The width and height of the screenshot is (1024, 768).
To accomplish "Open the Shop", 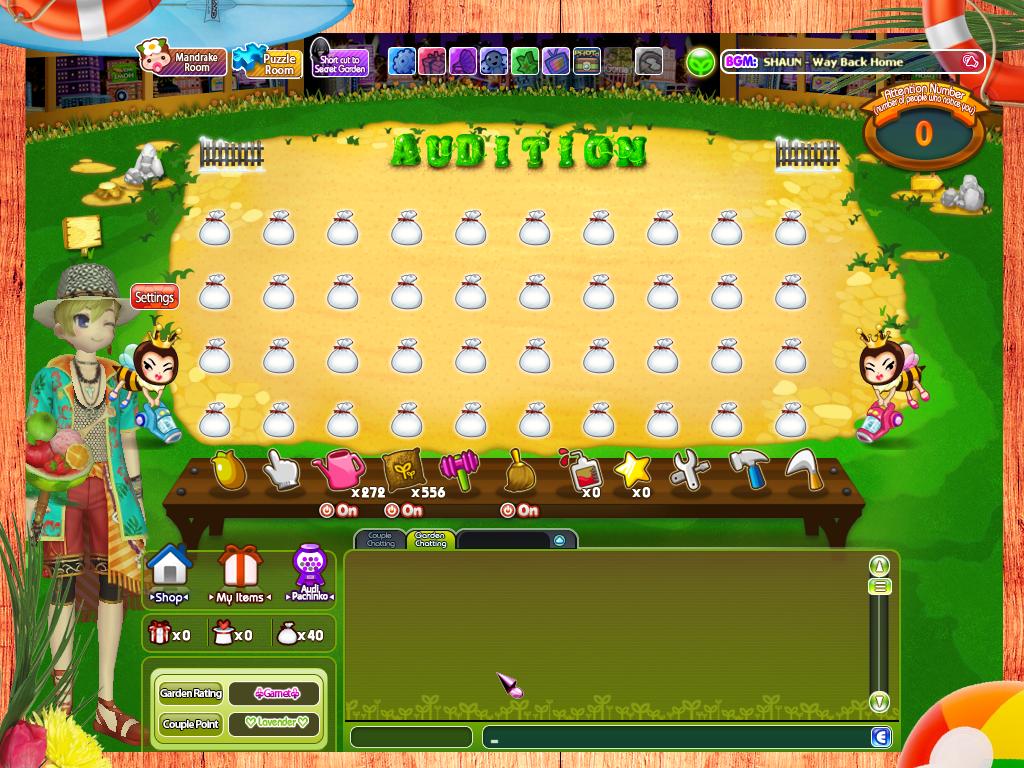I will click(168, 574).
